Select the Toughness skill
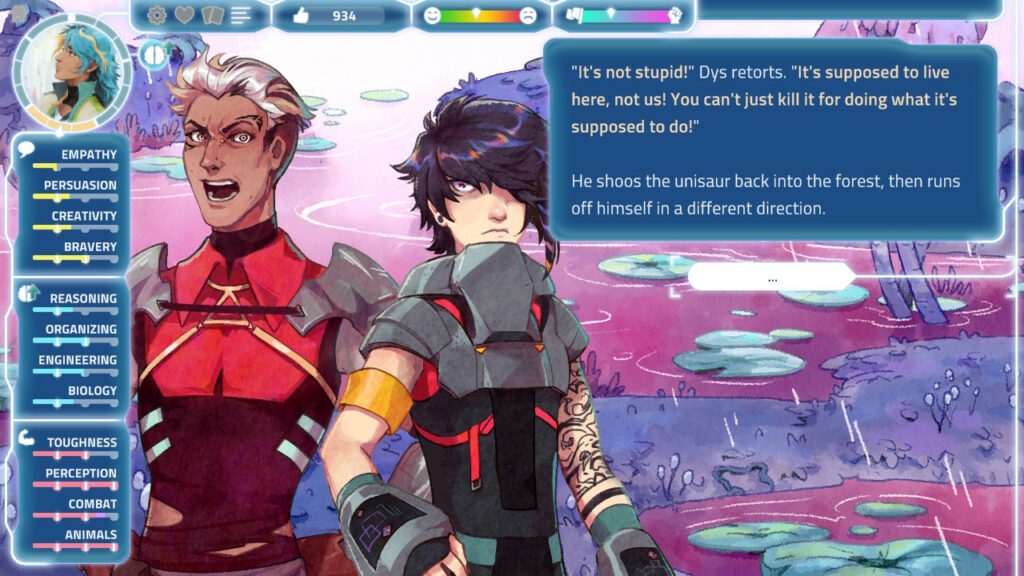This screenshot has height=576, width=1024. (81, 443)
